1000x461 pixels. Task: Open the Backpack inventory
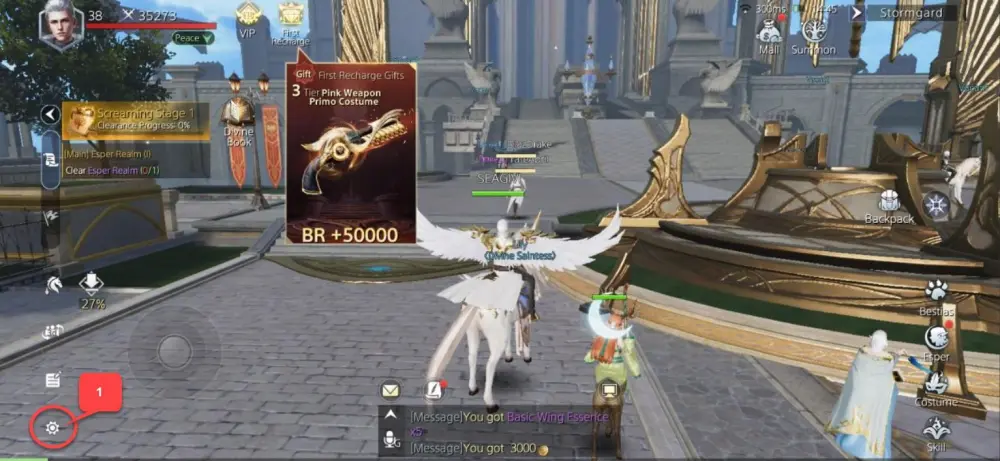pos(889,205)
